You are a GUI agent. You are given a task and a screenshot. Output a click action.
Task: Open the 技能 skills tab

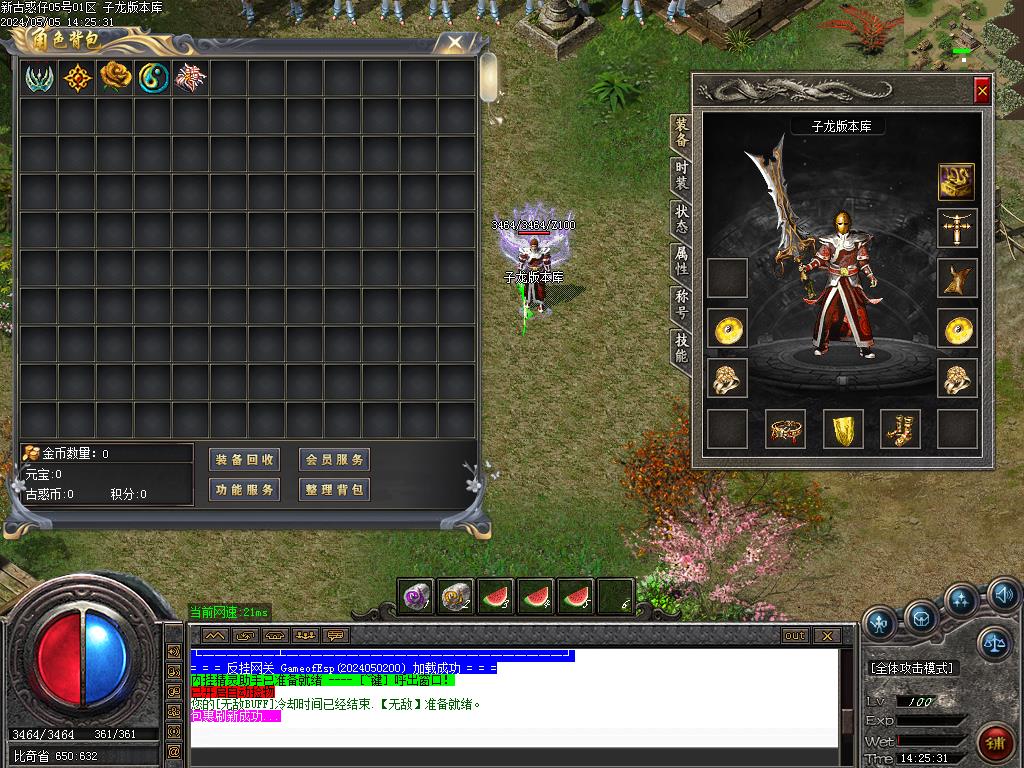[681, 348]
